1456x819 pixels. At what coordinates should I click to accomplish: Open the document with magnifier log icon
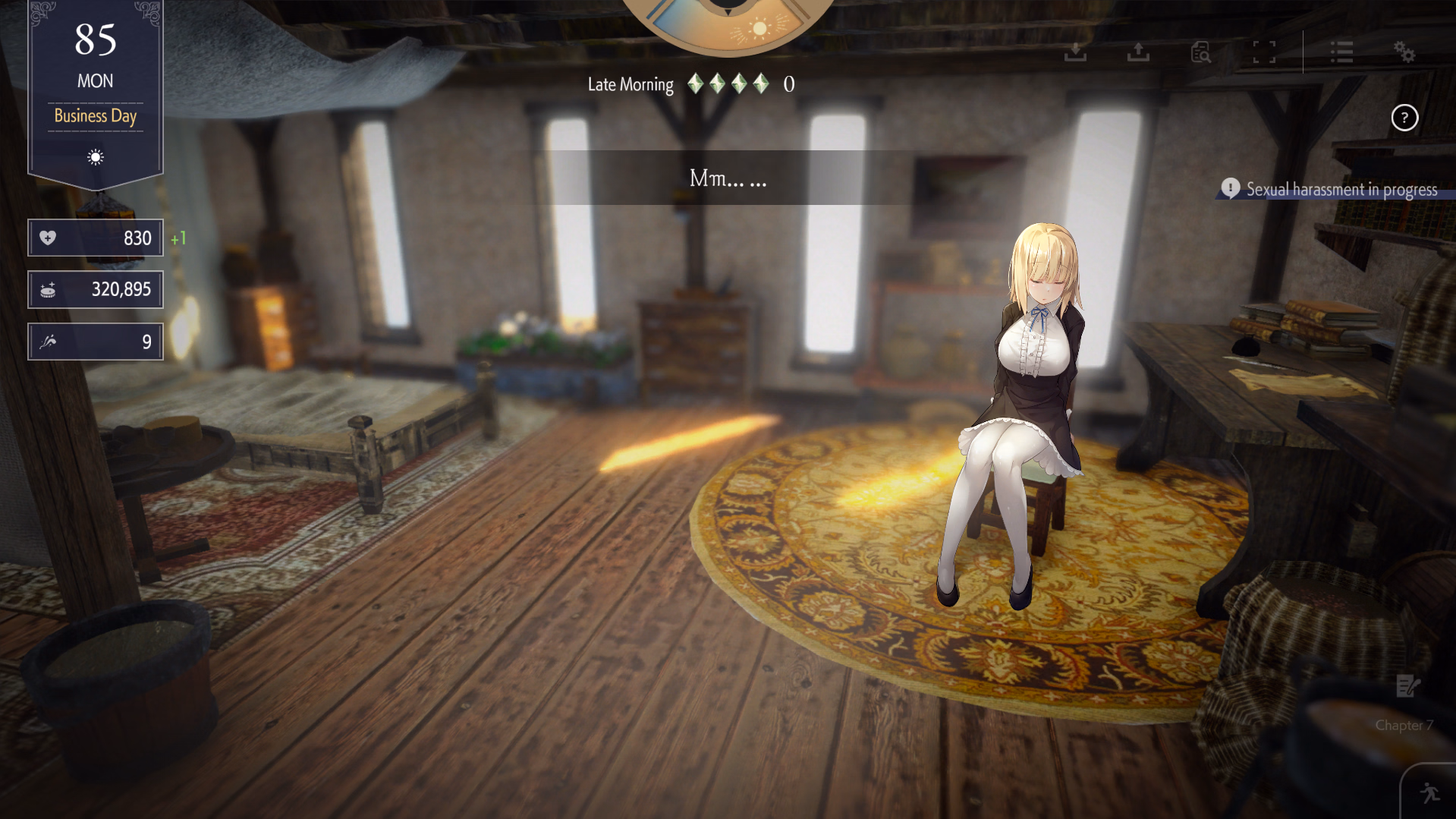point(1200,52)
